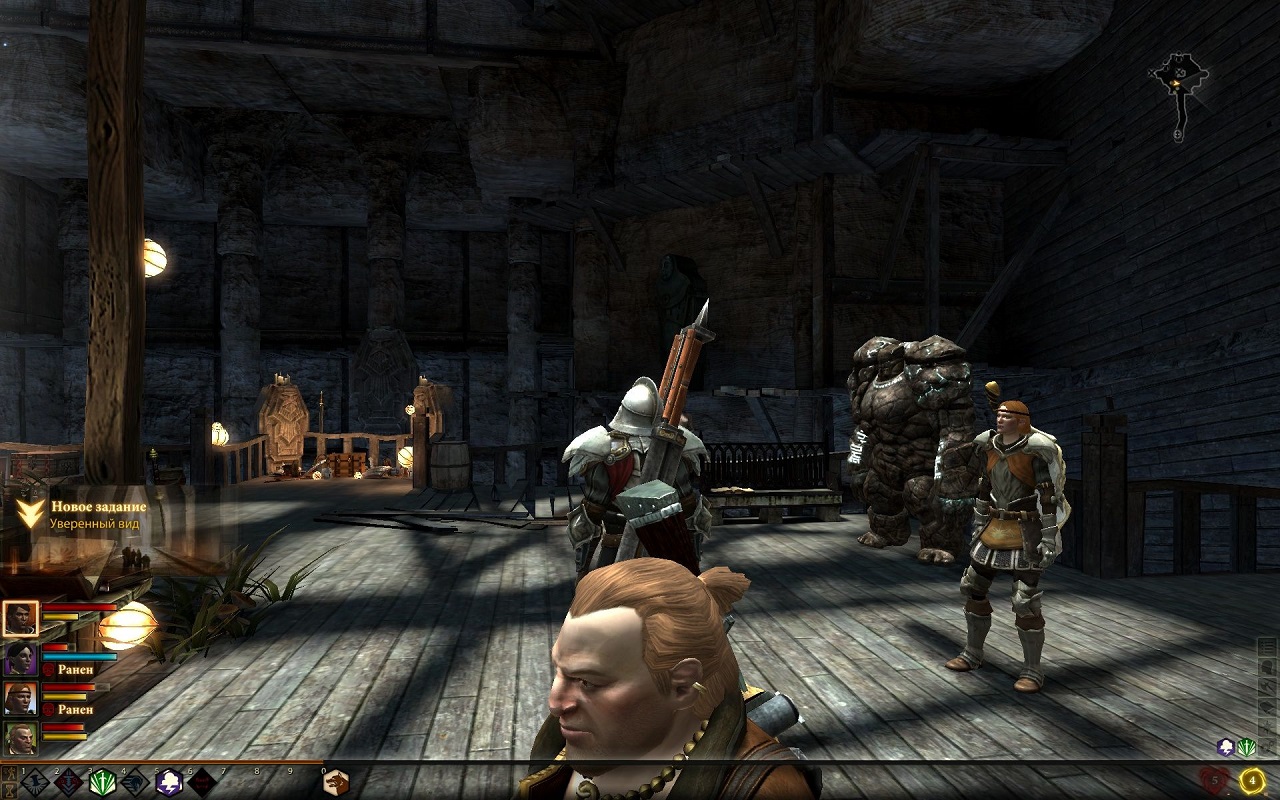The image size is (1280, 800).
Task: Choose the headband-wearing companion portrait
Action: 20,698
